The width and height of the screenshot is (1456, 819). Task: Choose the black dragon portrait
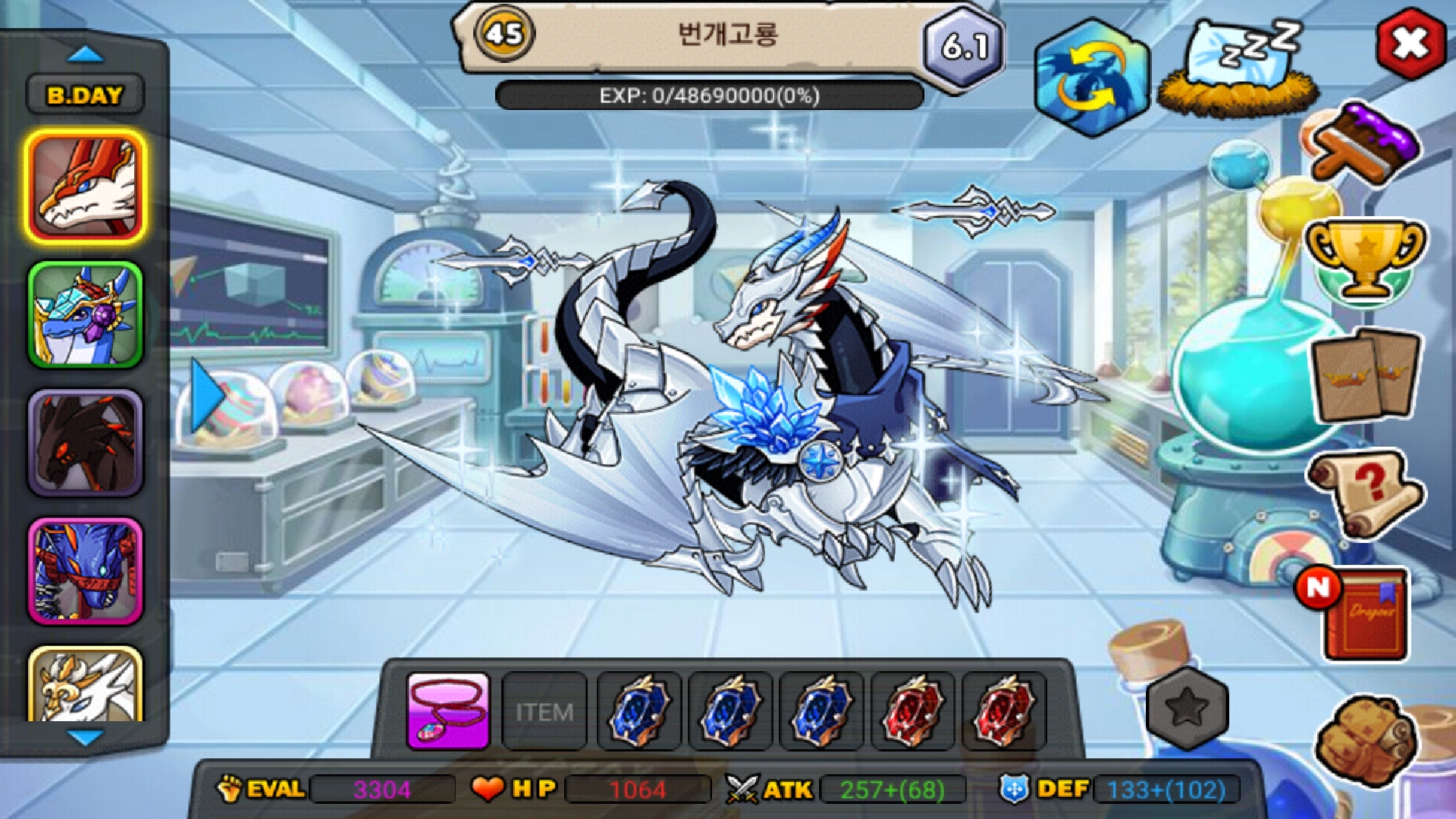pyautogui.click(x=85, y=444)
